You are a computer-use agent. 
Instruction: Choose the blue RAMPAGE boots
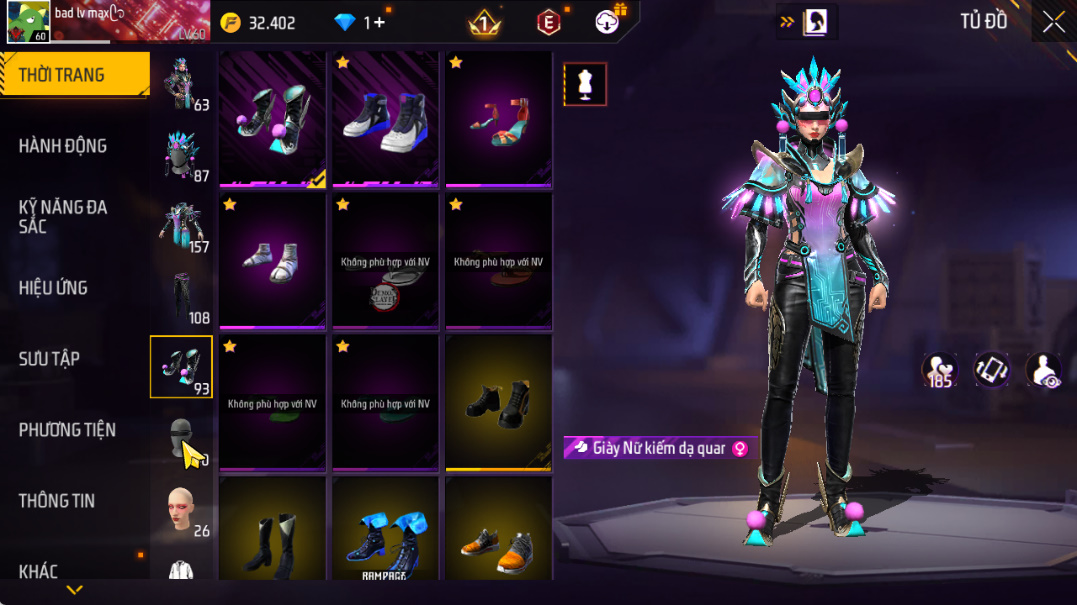tap(385, 541)
